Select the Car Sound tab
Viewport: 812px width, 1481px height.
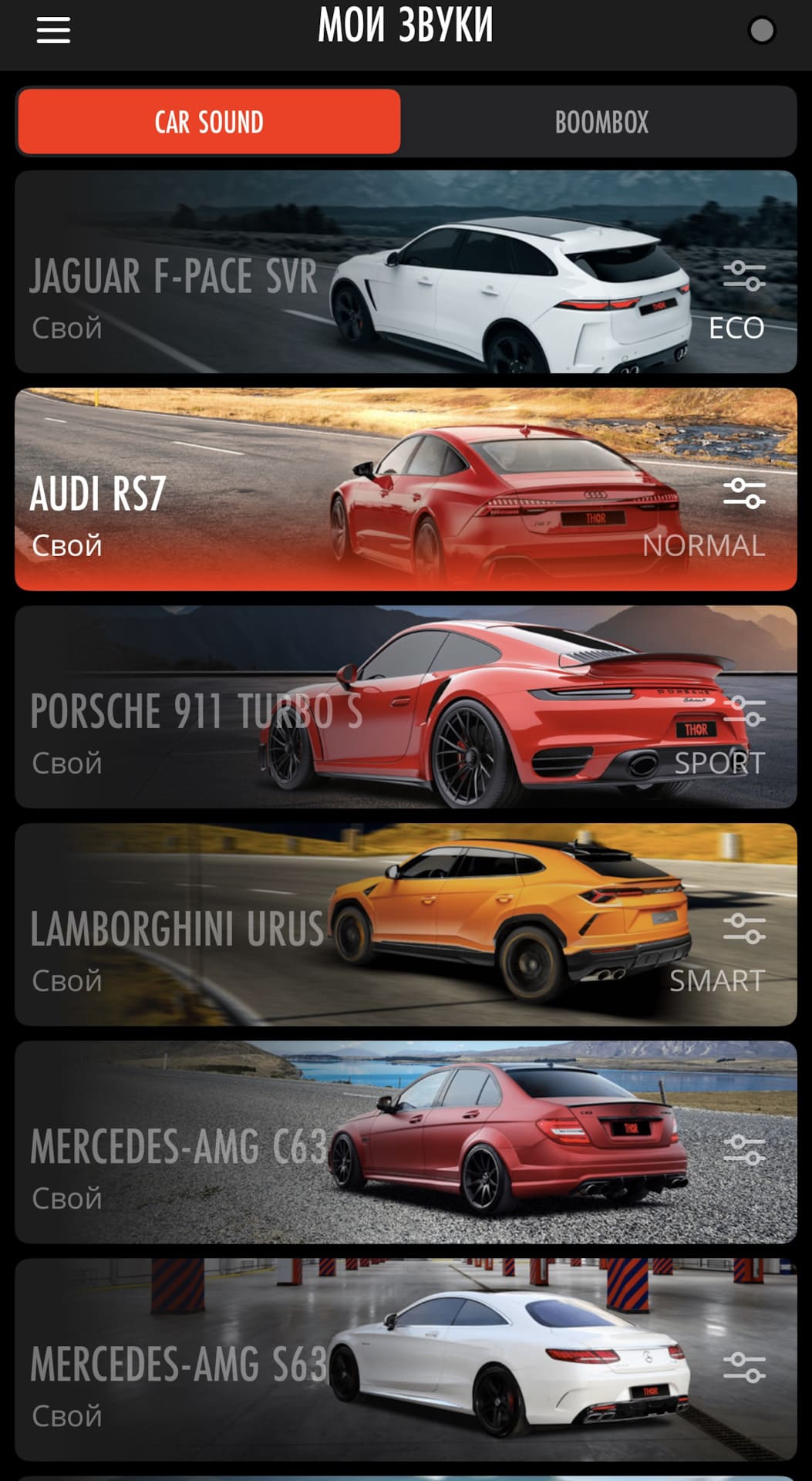(209, 122)
